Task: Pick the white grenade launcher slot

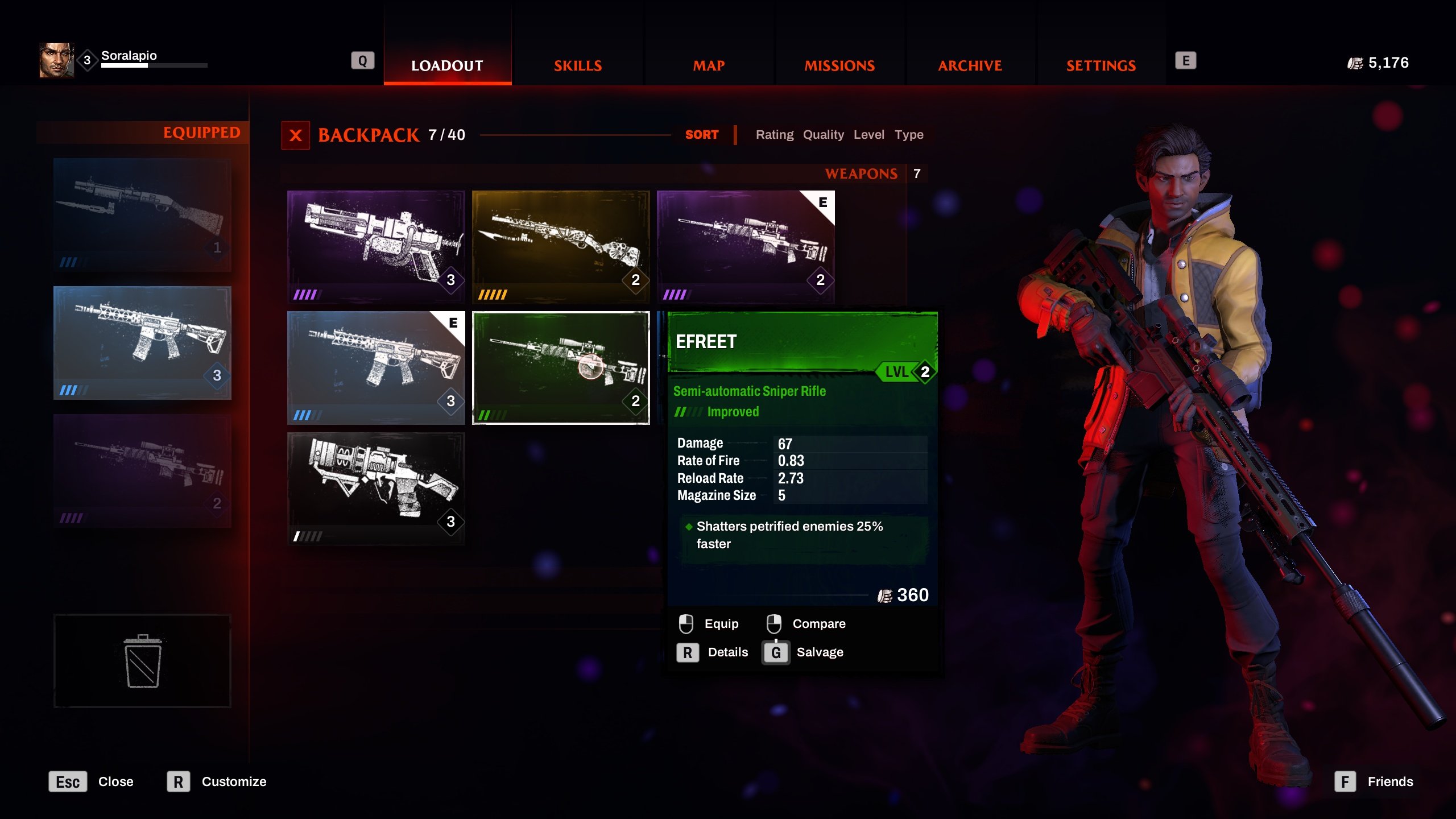Action: (376, 488)
